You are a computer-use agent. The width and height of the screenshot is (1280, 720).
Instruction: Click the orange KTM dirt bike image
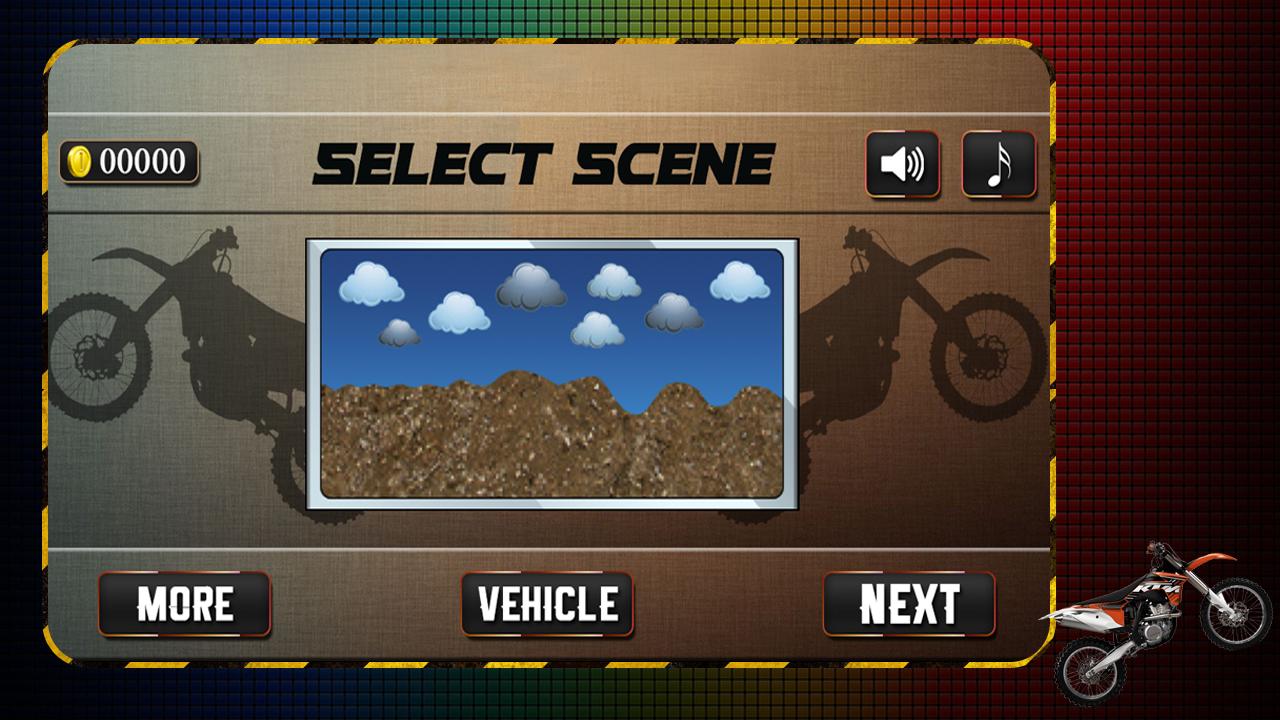[1160, 610]
